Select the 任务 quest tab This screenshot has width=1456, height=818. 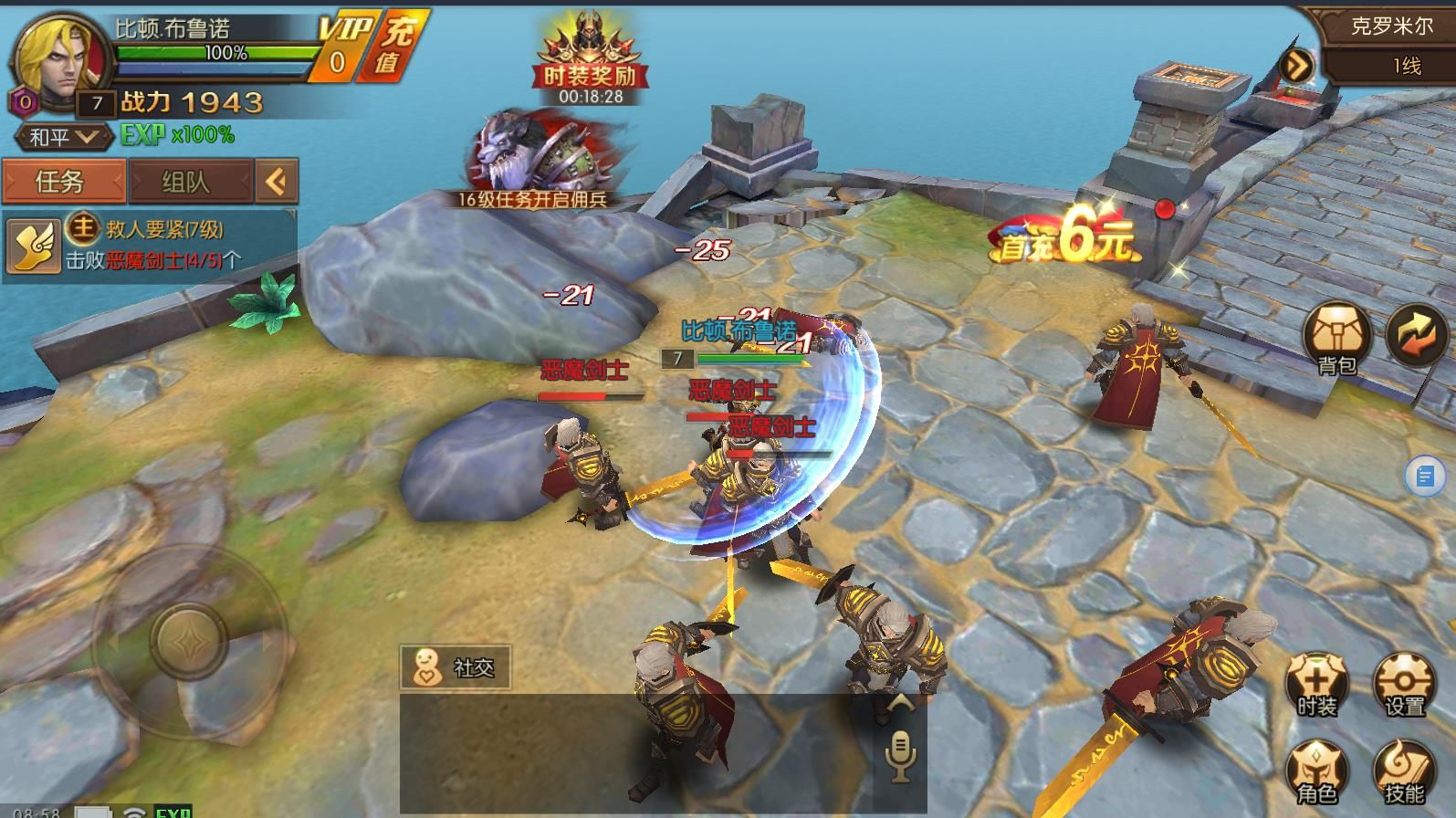point(64,181)
